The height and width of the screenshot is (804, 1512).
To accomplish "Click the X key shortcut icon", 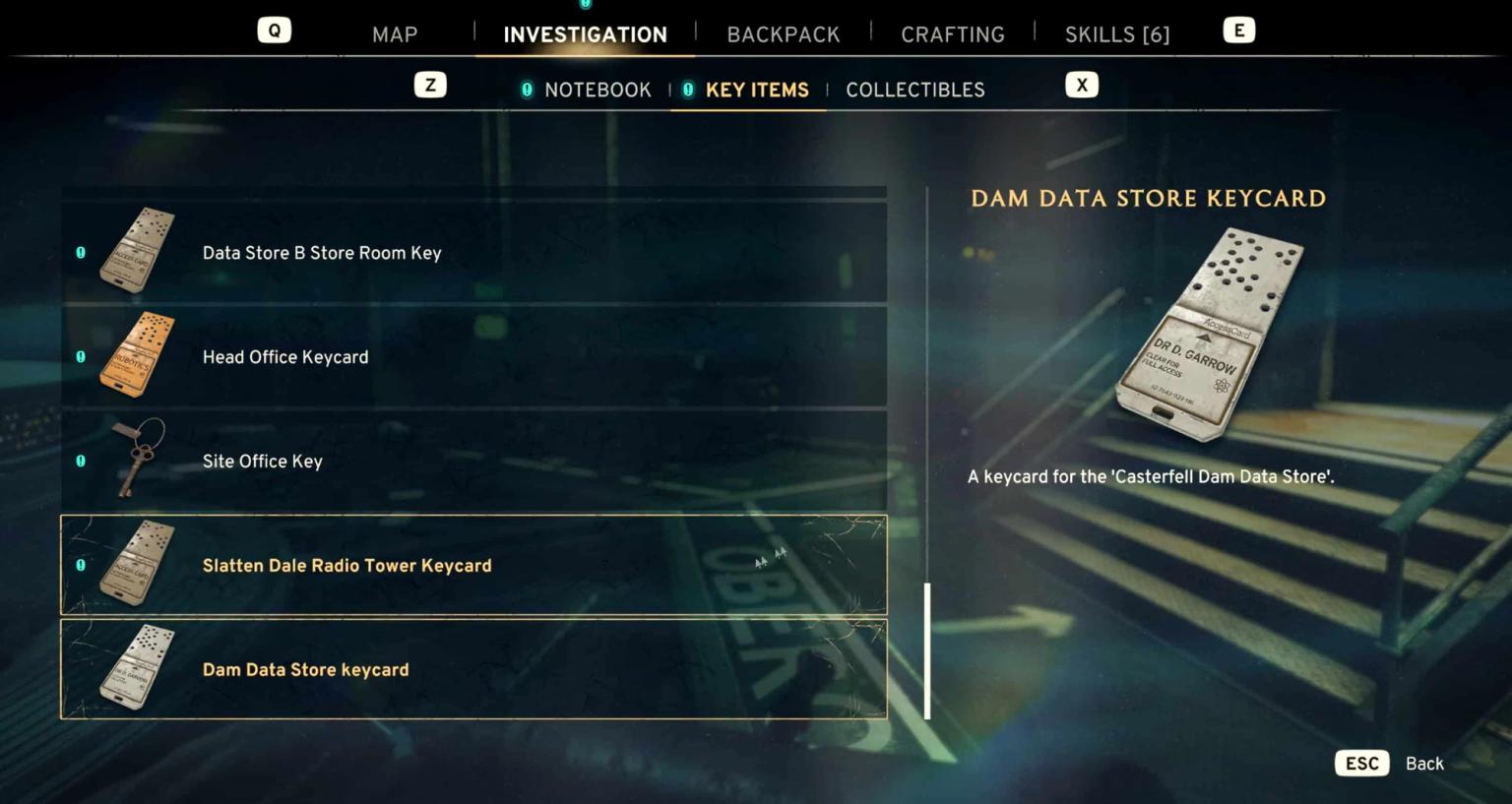I will pyautogui.click(x=1082, y=85).
